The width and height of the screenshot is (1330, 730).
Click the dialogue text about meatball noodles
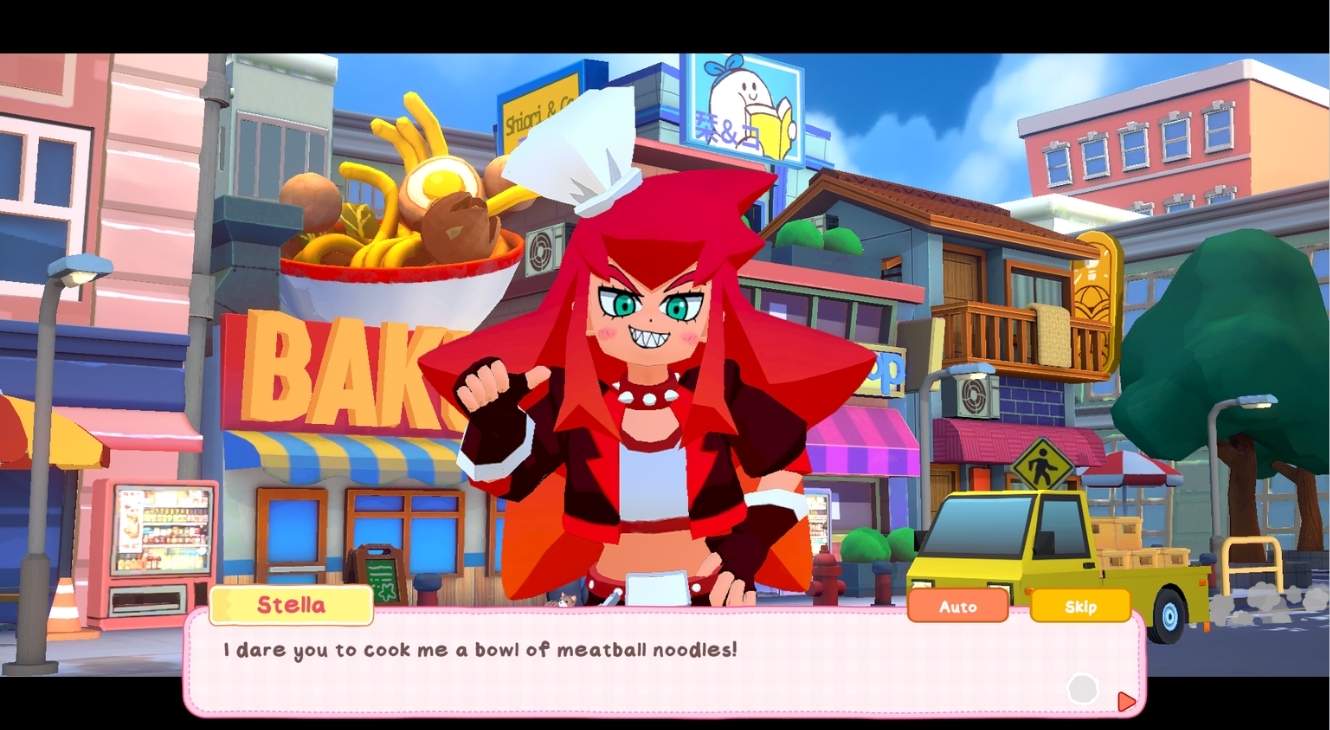[x=480, y=649]
